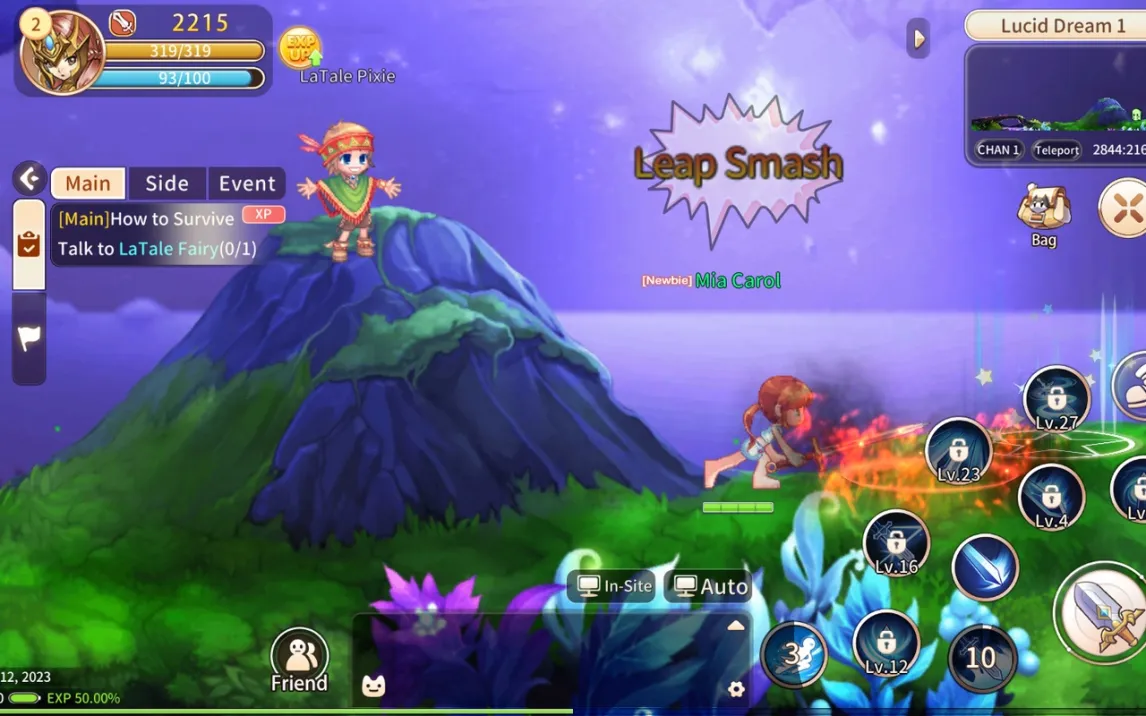Click the Teleport button on the minimap

pyautogui.click(x=1056, y=150)
